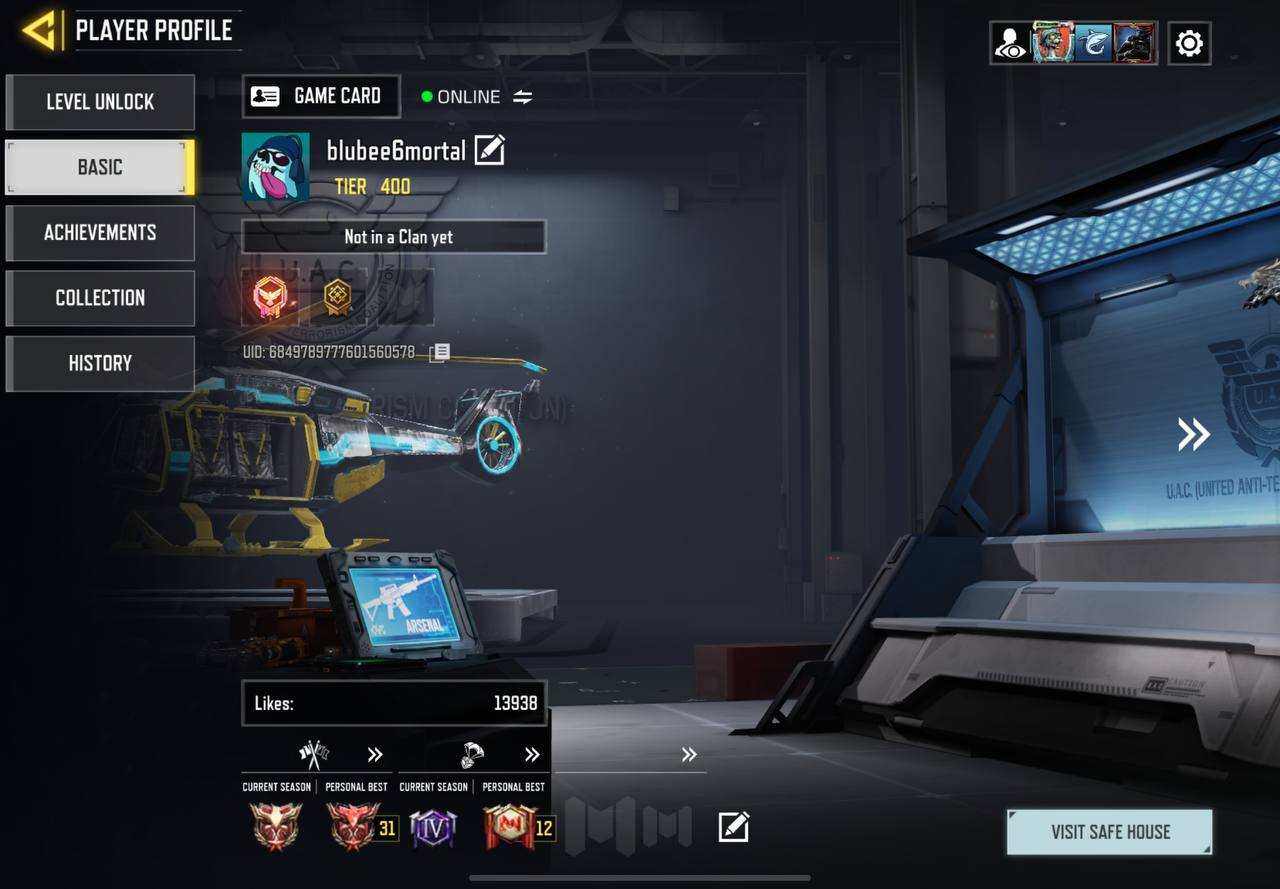Open the profile visibility eye icon

point(1010,44)
